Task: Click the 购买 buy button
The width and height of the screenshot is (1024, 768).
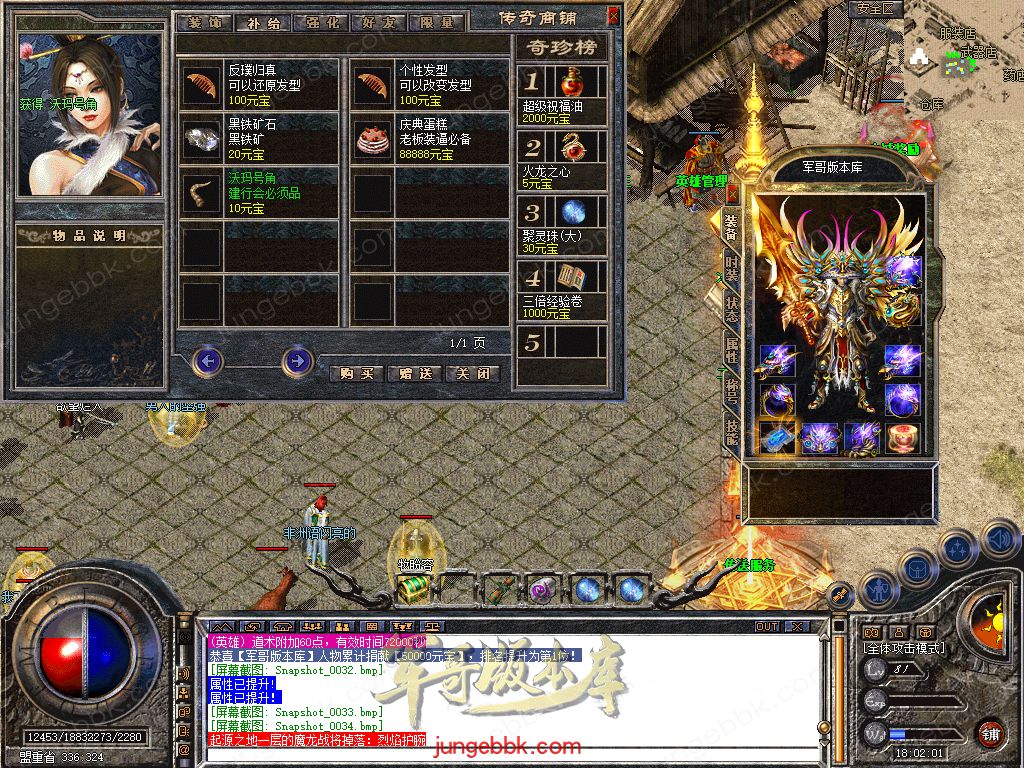Action: (x=356, y=374)
